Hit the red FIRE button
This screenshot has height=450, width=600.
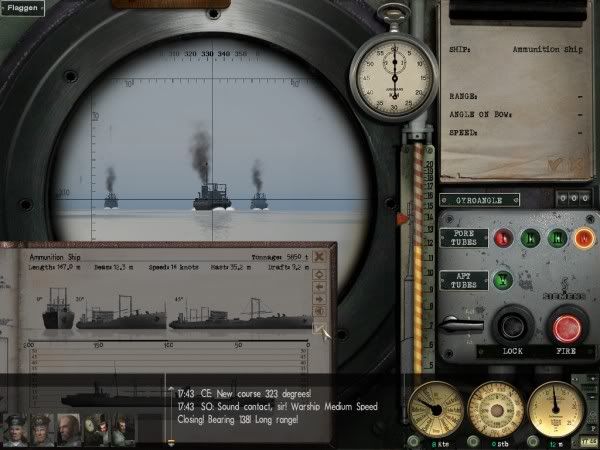[569, 325]
